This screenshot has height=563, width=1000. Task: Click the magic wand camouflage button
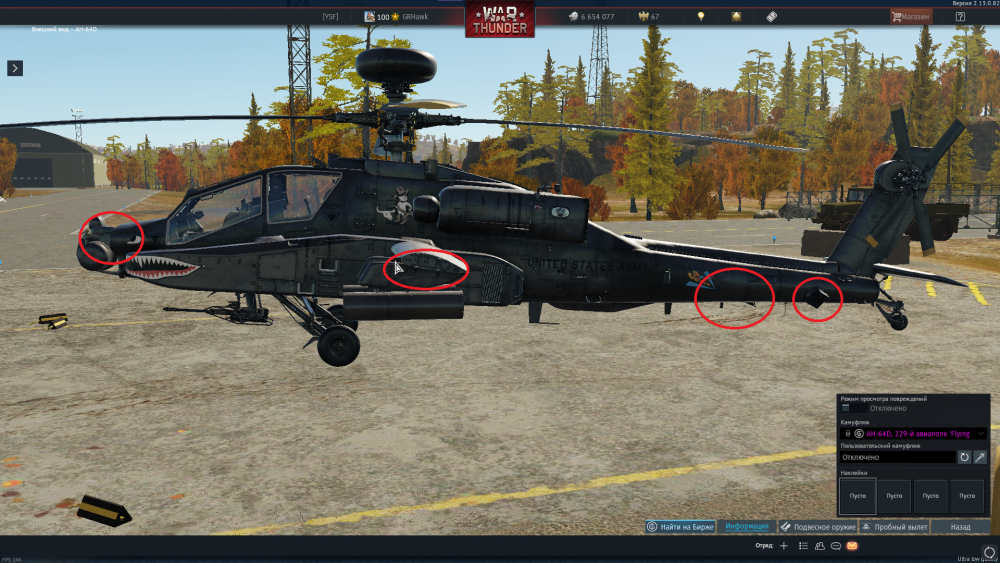(x=980, y=457)
